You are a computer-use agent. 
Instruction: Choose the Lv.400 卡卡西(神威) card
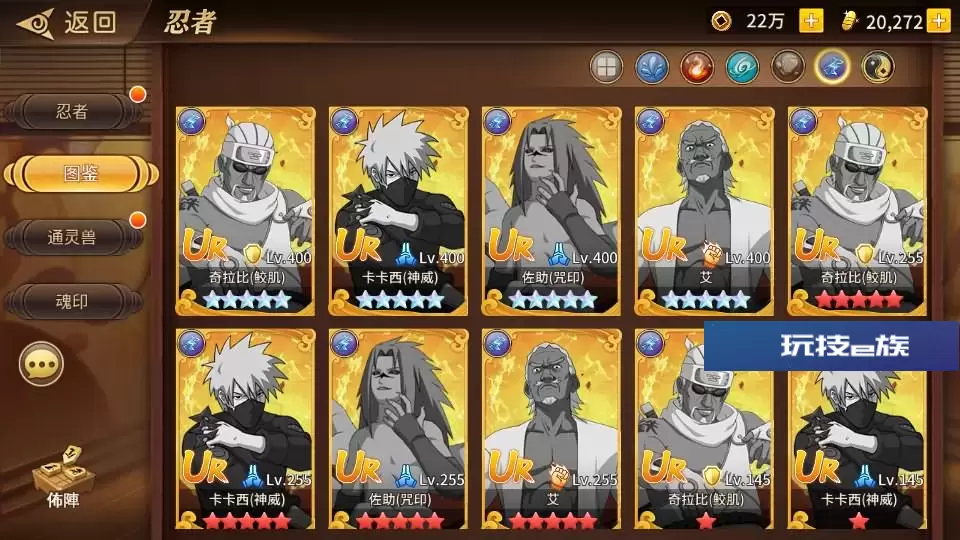(399, 210)
